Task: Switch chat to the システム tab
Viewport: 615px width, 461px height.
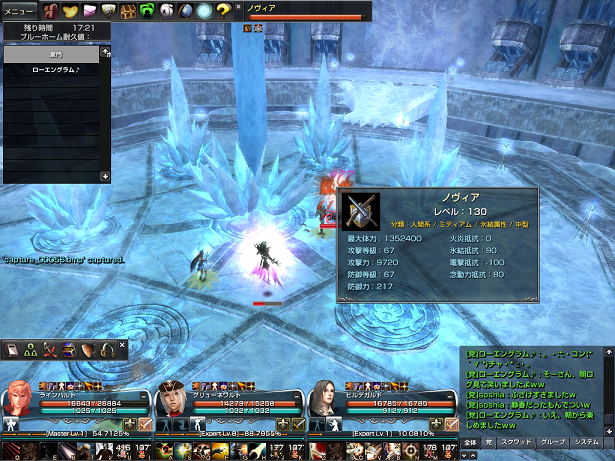Action: [587, 440]
